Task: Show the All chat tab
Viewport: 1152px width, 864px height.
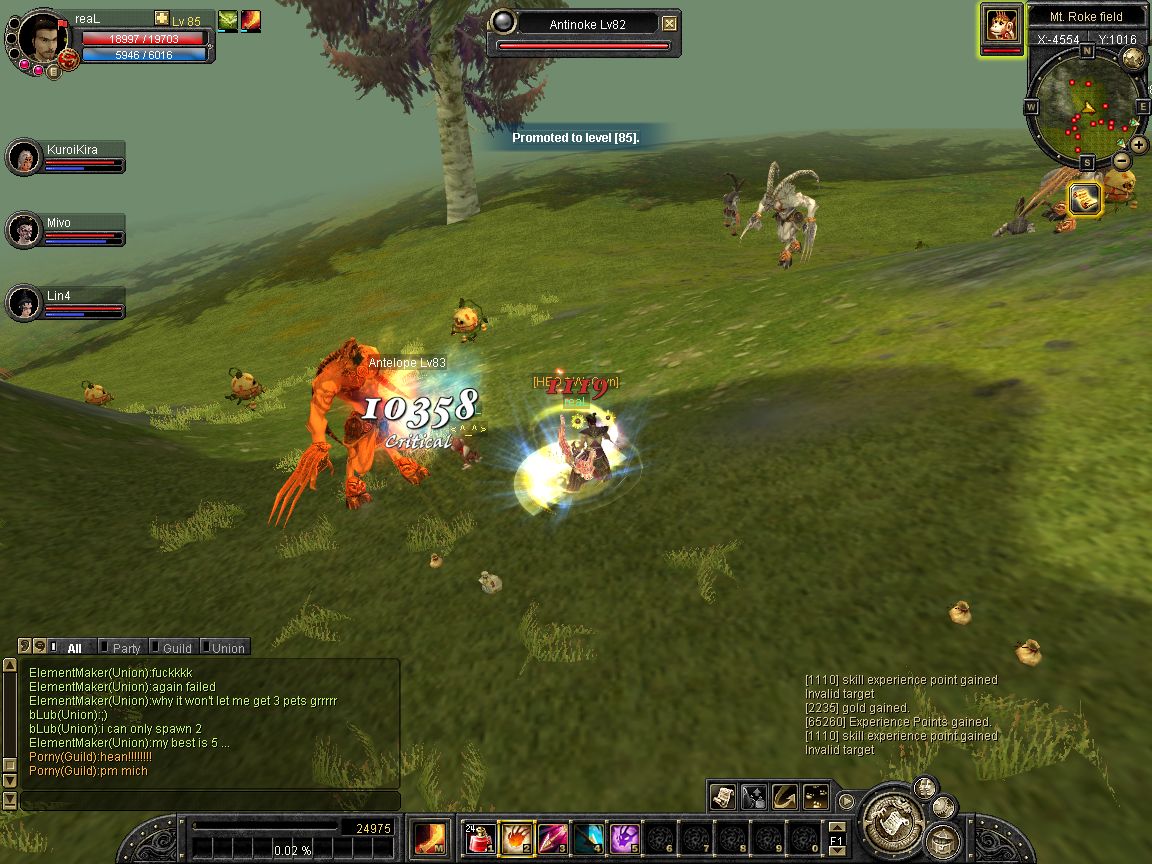Action: [x=73, y=648]
